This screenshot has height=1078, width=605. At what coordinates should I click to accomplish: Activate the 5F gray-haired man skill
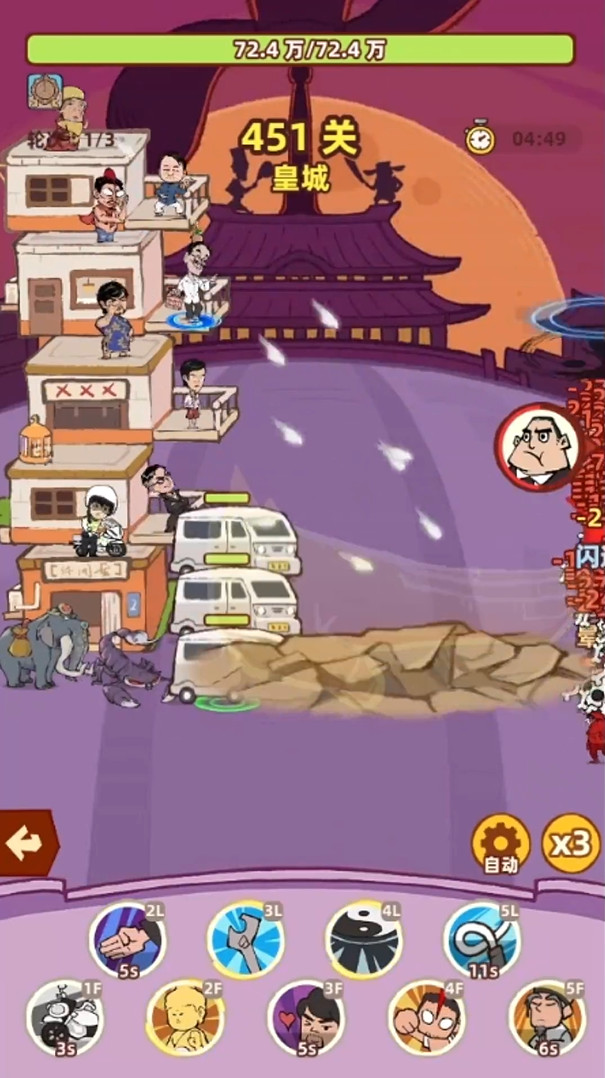(x=546, y=1017)
